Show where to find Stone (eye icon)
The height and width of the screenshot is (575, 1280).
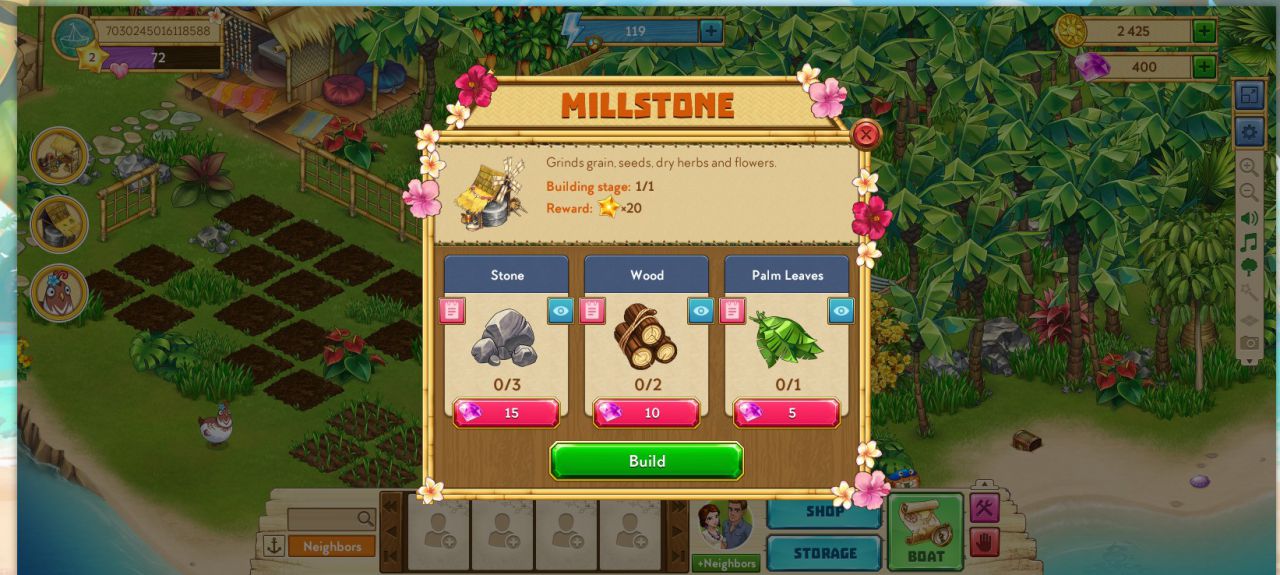[561, 311]
